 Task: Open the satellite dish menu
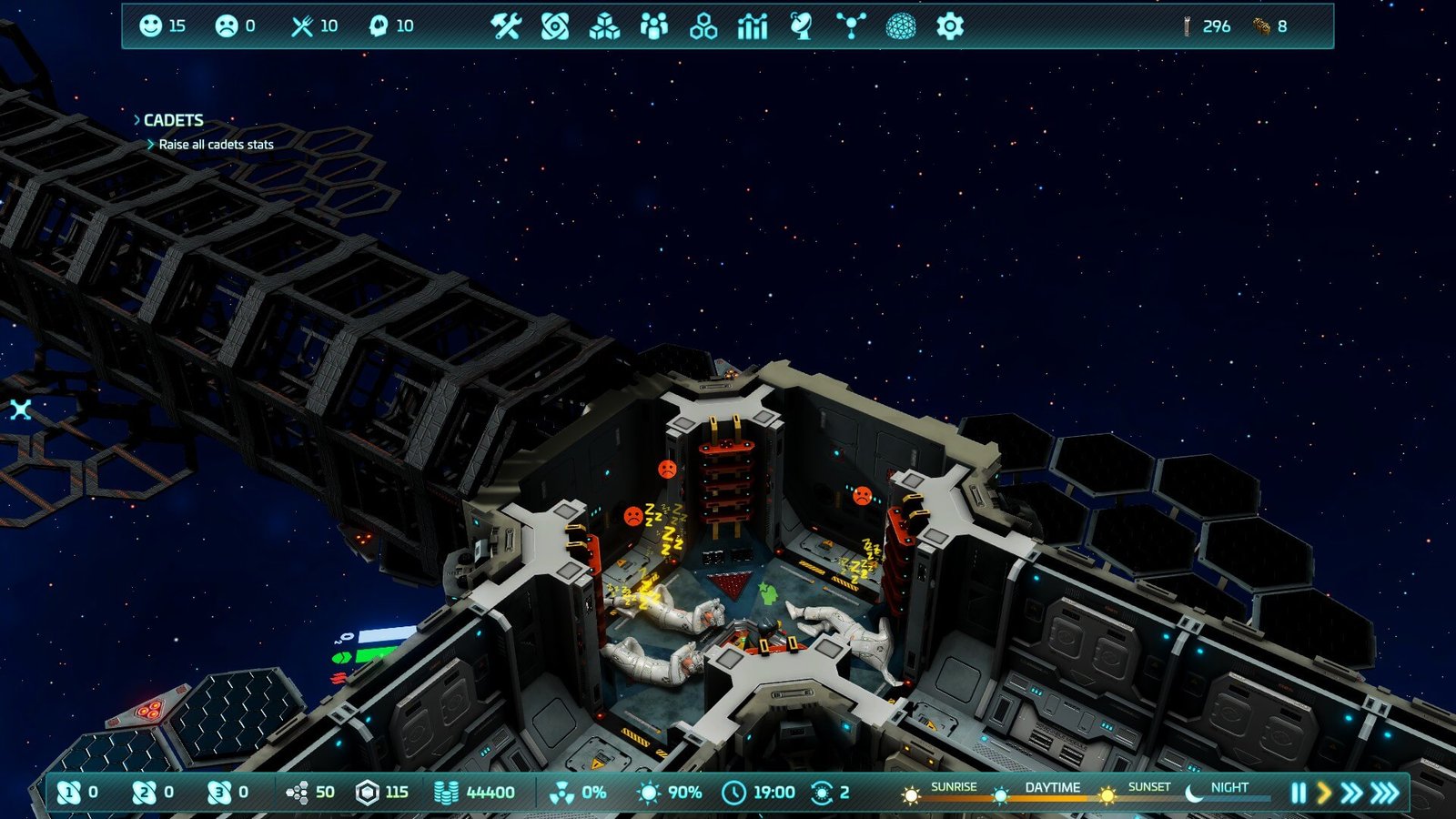pos(802,26)
